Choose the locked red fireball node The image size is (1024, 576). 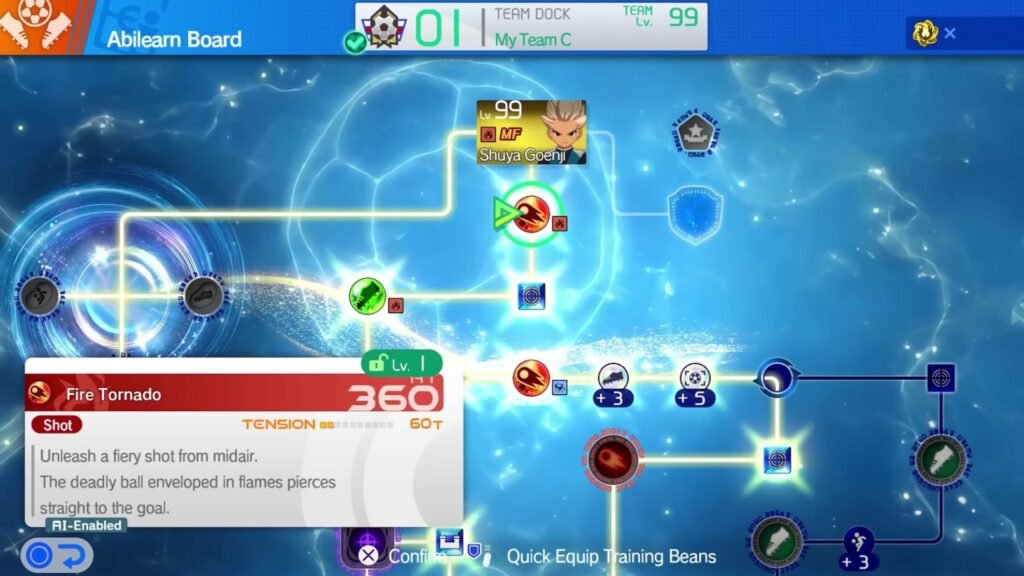pyautogui.click(x=613, y=460)
